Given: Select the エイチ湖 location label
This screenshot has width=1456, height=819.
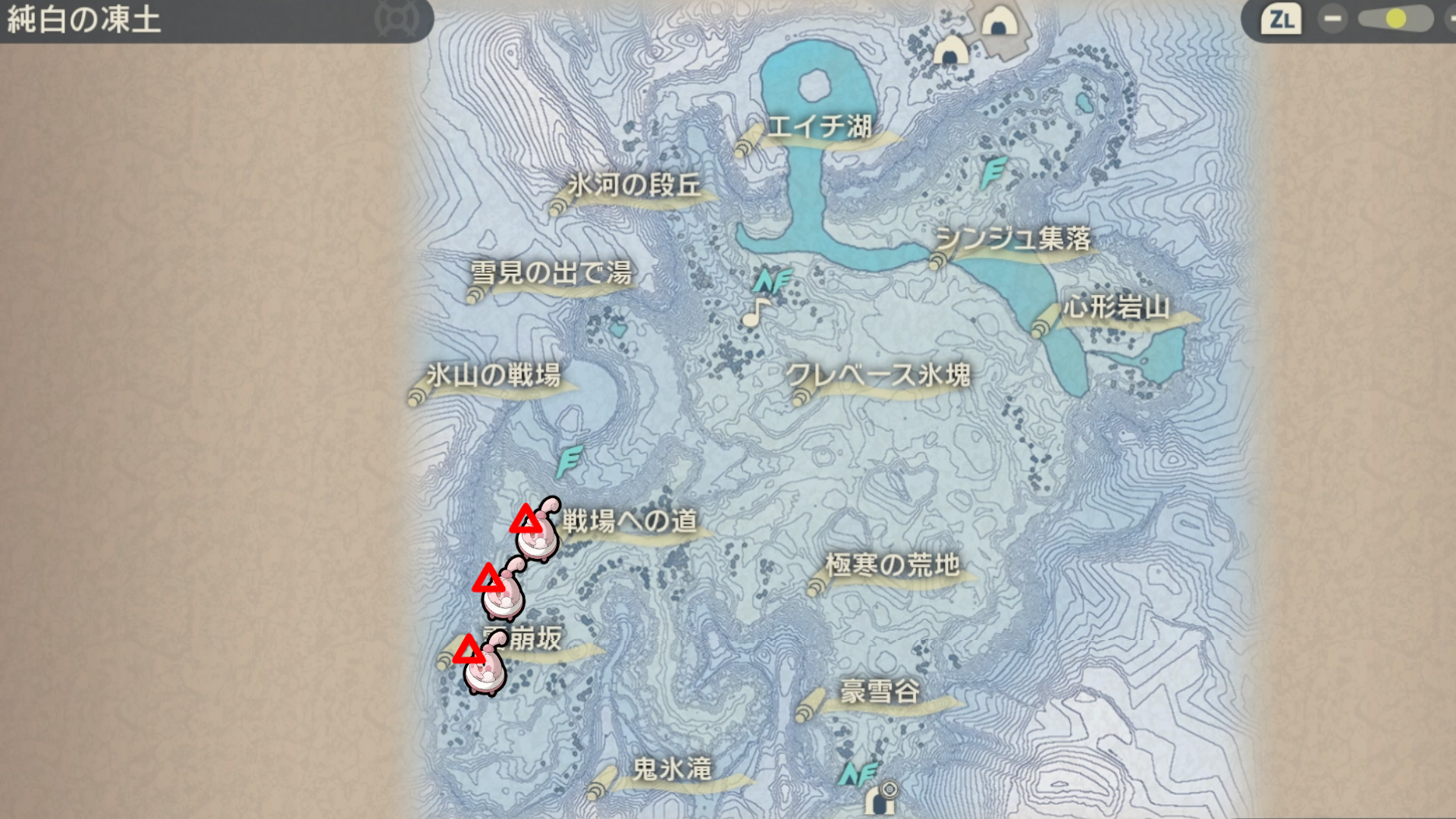Looking at the screenshot, I should pos(819,127).
